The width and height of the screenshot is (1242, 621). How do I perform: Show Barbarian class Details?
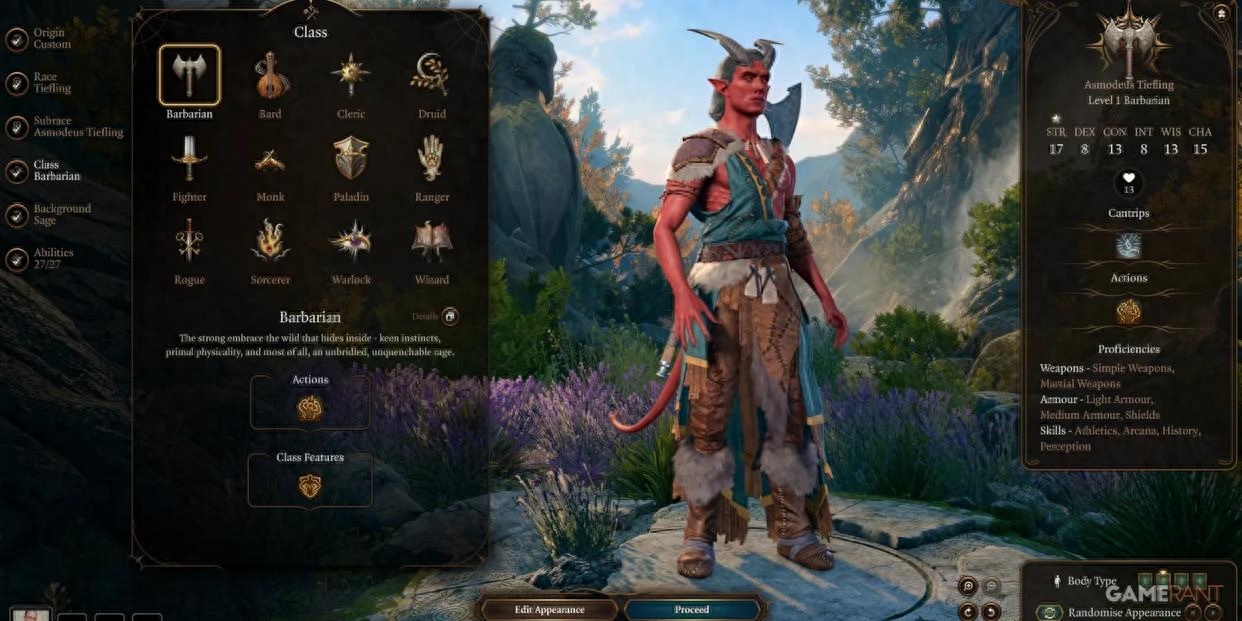[450, 316]
